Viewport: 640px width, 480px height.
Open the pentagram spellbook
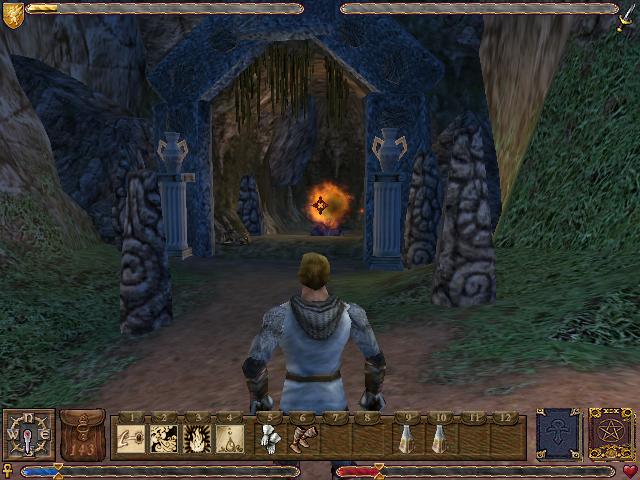[609, 435]
